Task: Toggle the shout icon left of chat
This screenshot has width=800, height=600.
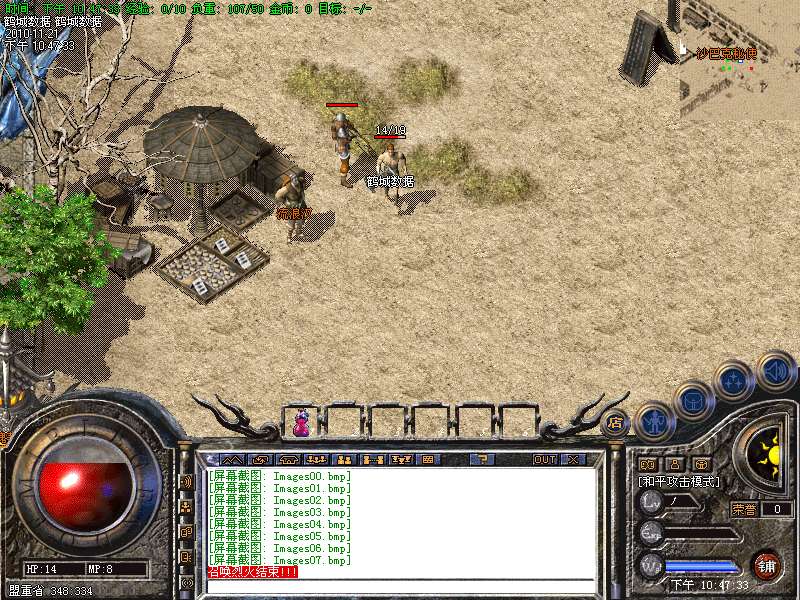Action: pos(186,482)
